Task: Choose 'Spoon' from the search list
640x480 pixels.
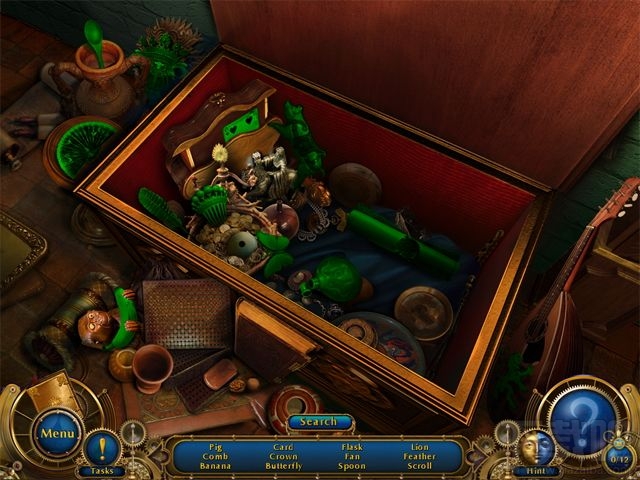Action: click(x=351, y=466)
